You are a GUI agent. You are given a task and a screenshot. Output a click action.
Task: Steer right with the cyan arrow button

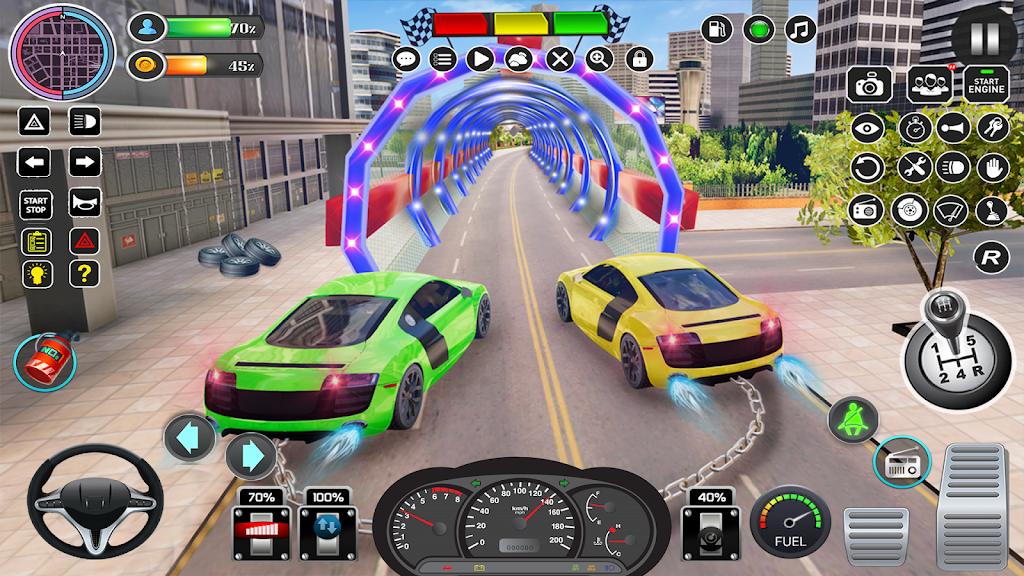click(251, 457)
